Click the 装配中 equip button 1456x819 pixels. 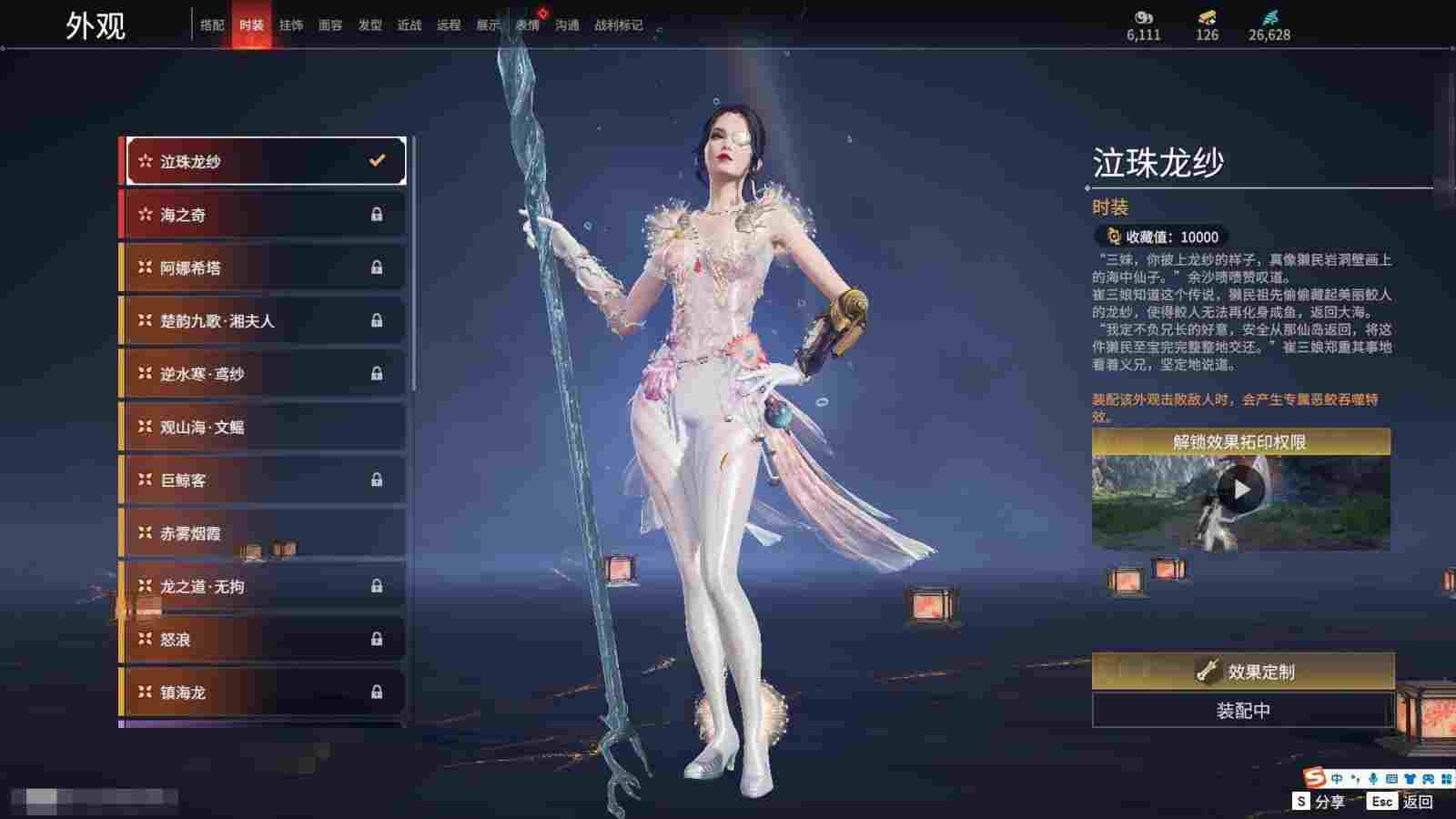coord(1243,711)
